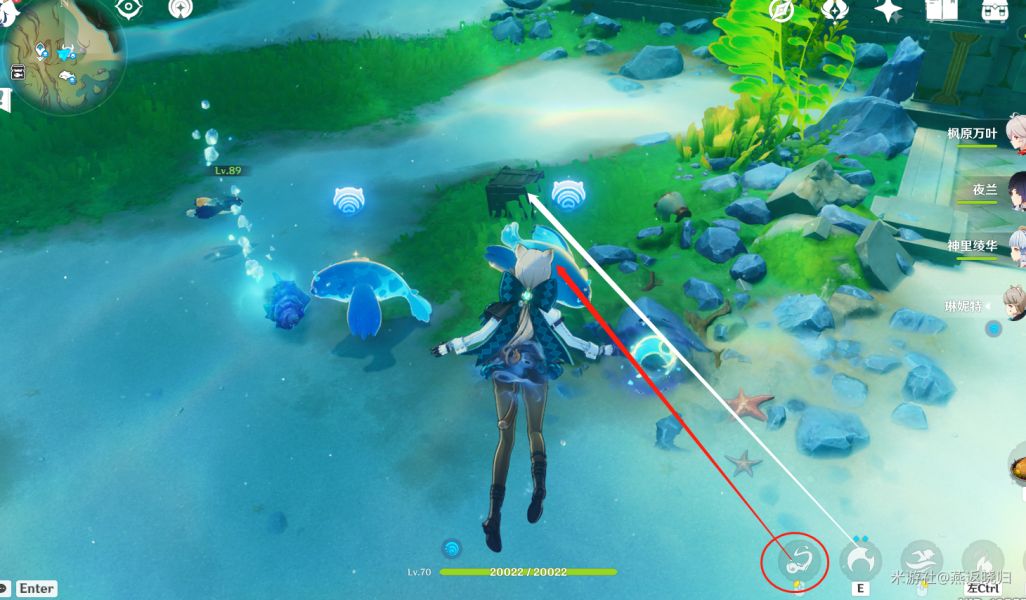The image size is (1026, 600).
Task: Open the fish-labelled icon left of minimap
Action: [x=17, y=72]
